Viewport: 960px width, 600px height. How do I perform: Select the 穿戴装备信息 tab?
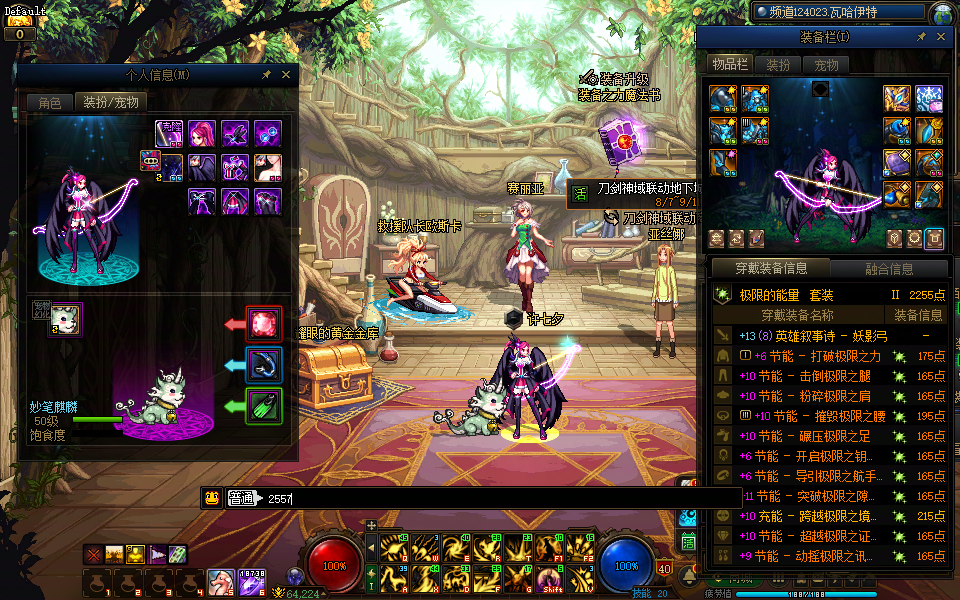(x=771, y=268)
